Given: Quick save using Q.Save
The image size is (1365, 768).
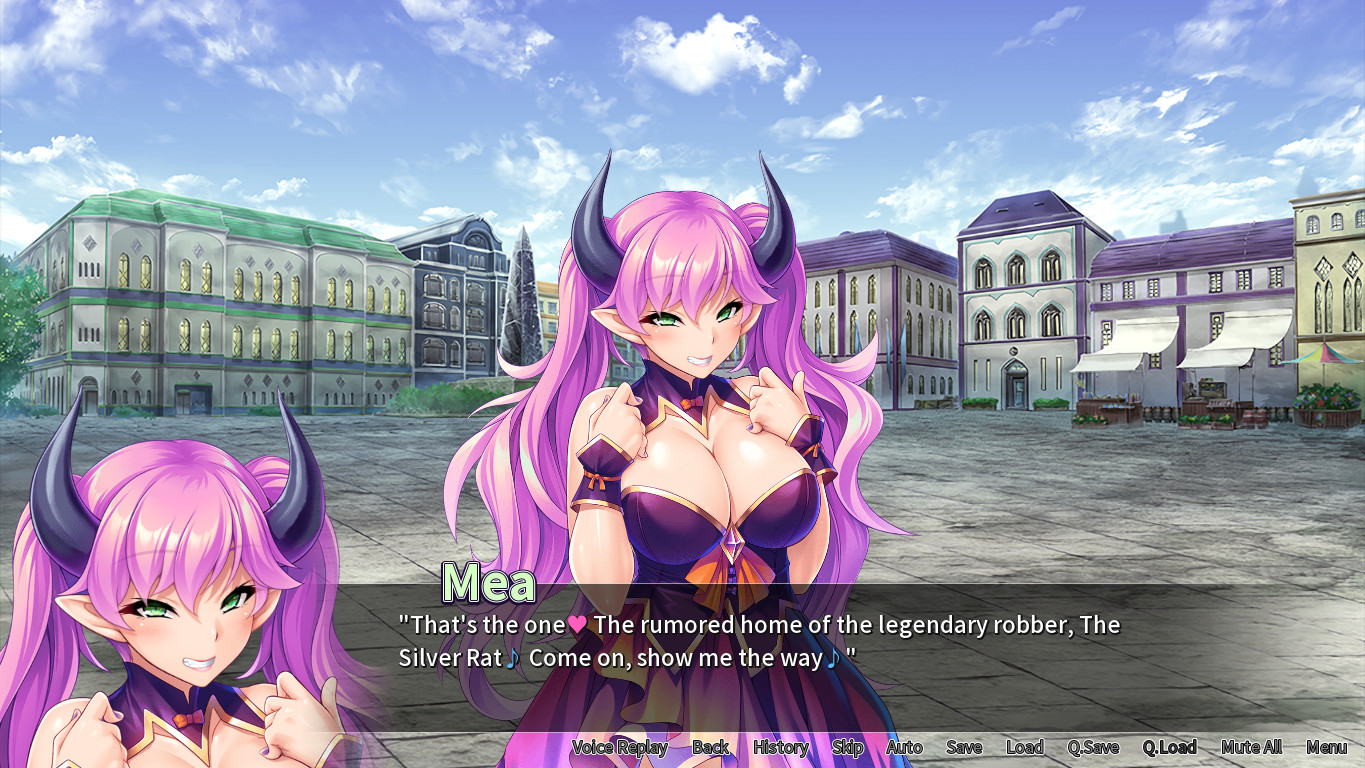Looking at the screenshot, I should point(1093,747).
